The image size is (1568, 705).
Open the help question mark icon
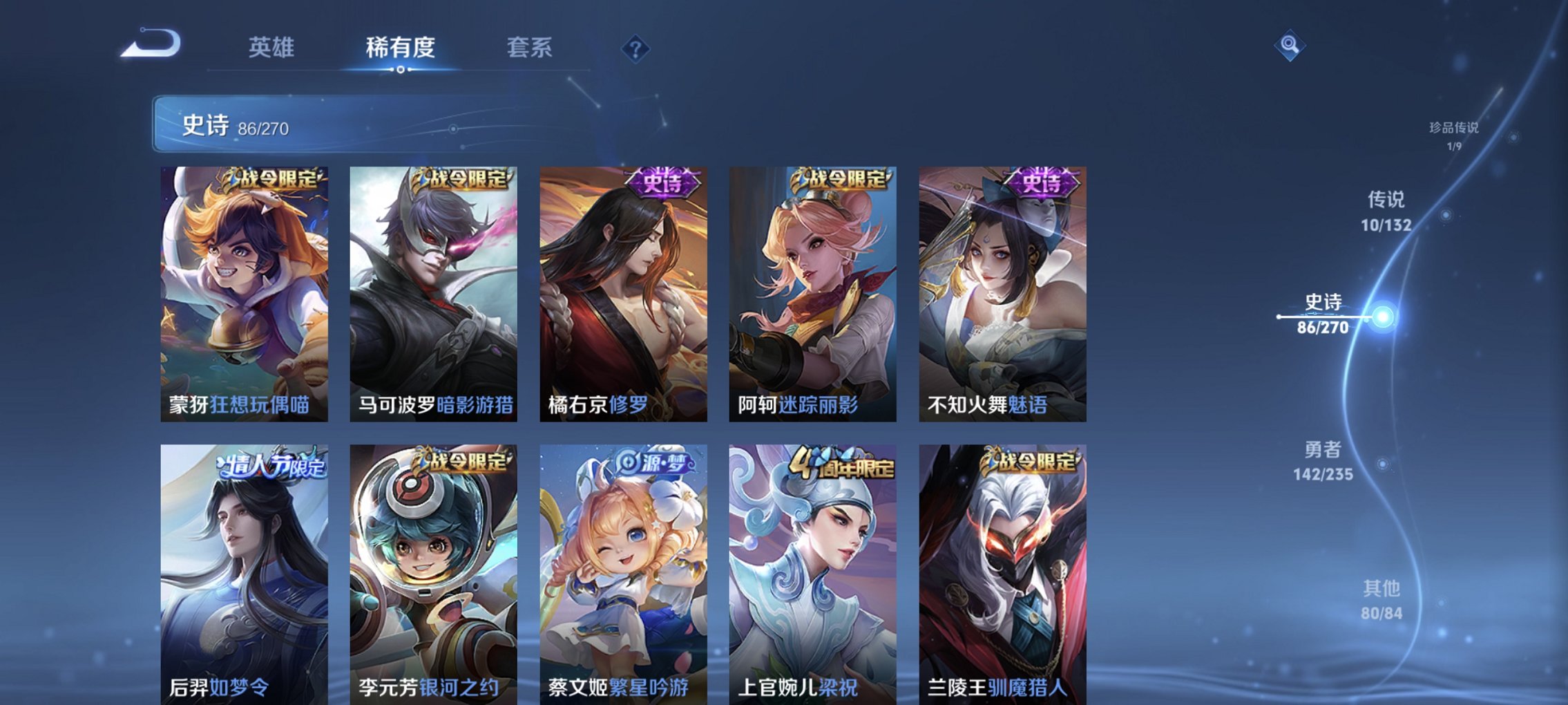(637, 50)
